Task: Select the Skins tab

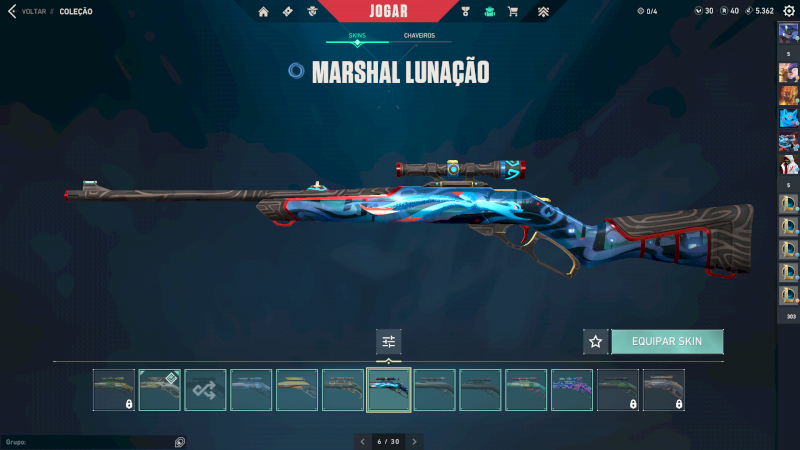Action: (x=357, y=36)
